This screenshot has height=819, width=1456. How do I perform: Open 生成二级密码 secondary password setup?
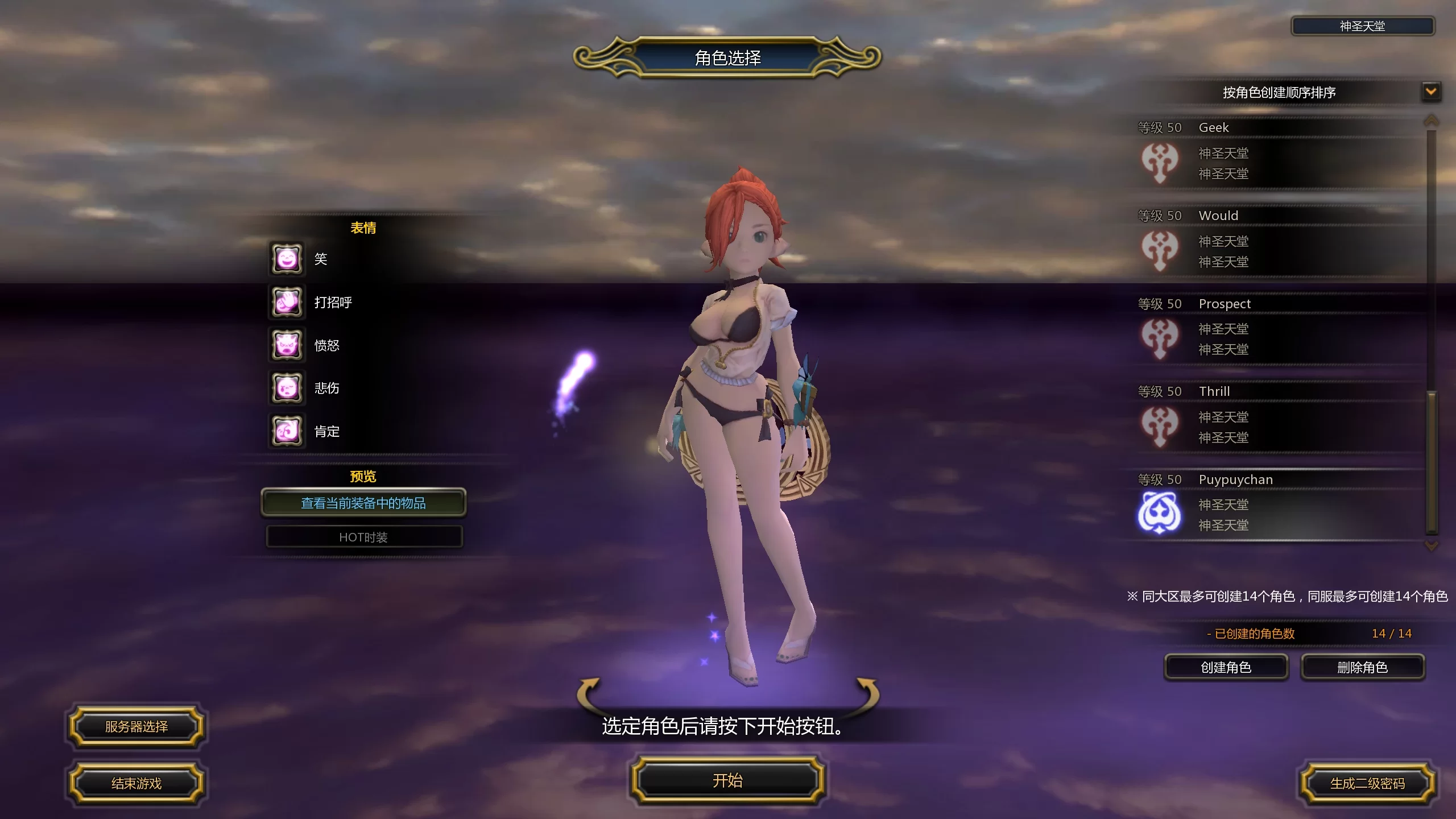(1367, 783)
